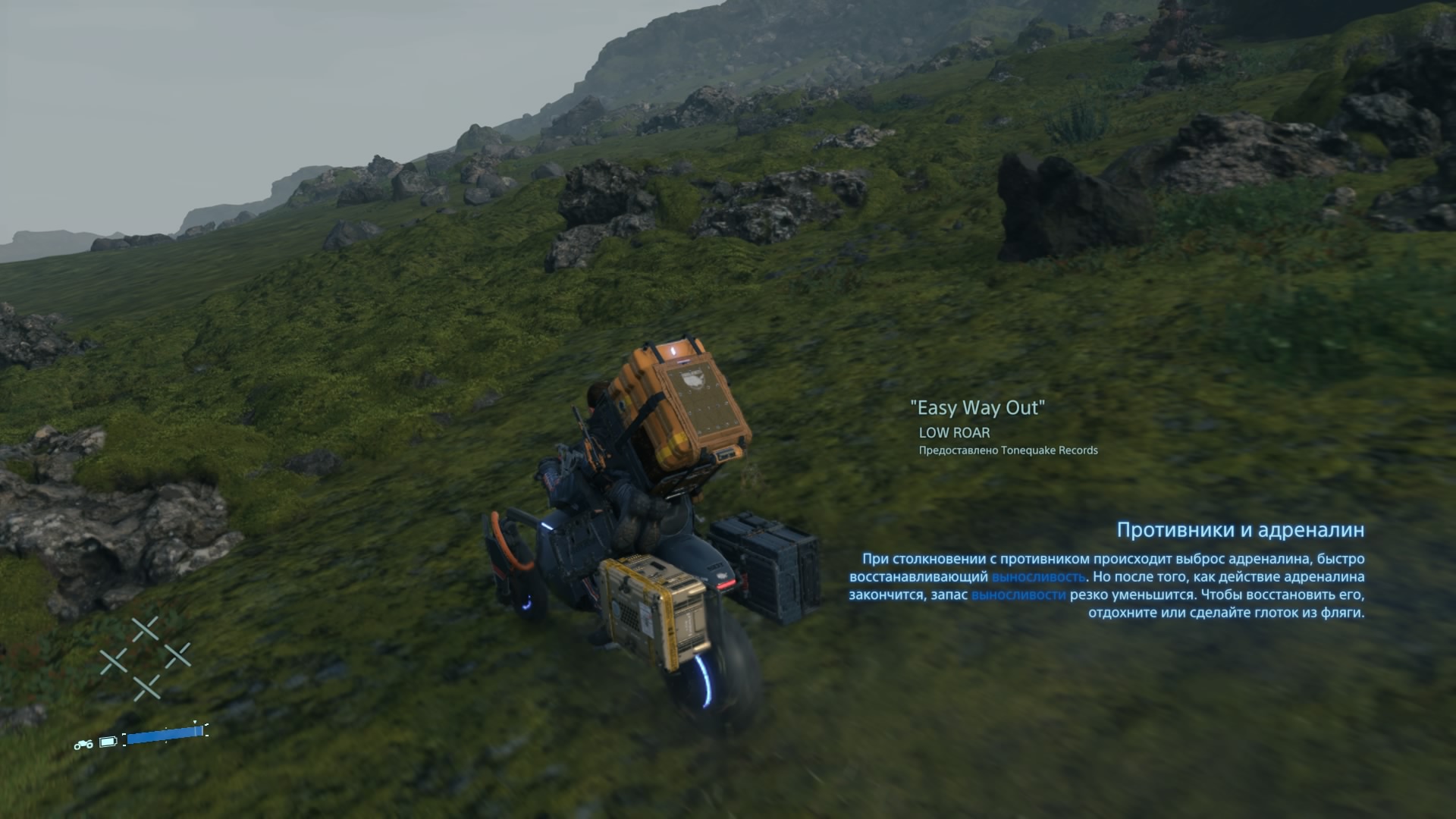Click the four-way equipment selector crosses
1456x819 pixels.
point(146,658)
